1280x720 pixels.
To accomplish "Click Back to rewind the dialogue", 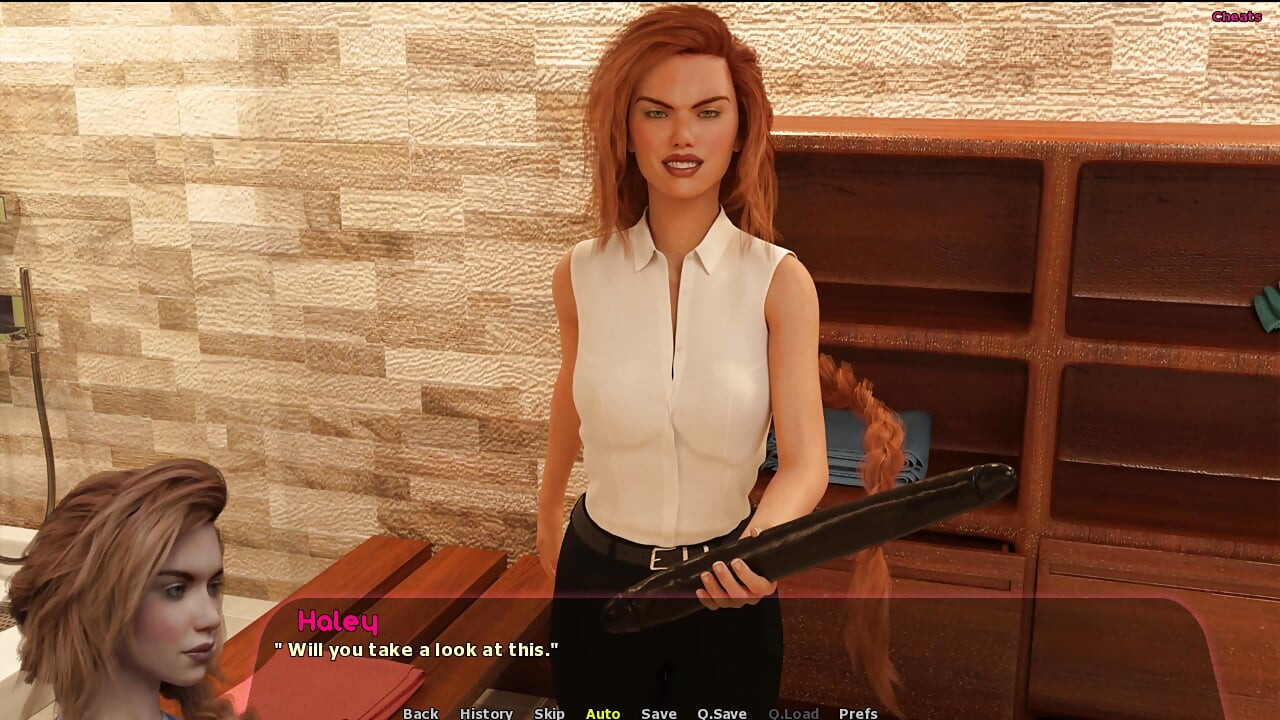I will [x=420, y=713].
